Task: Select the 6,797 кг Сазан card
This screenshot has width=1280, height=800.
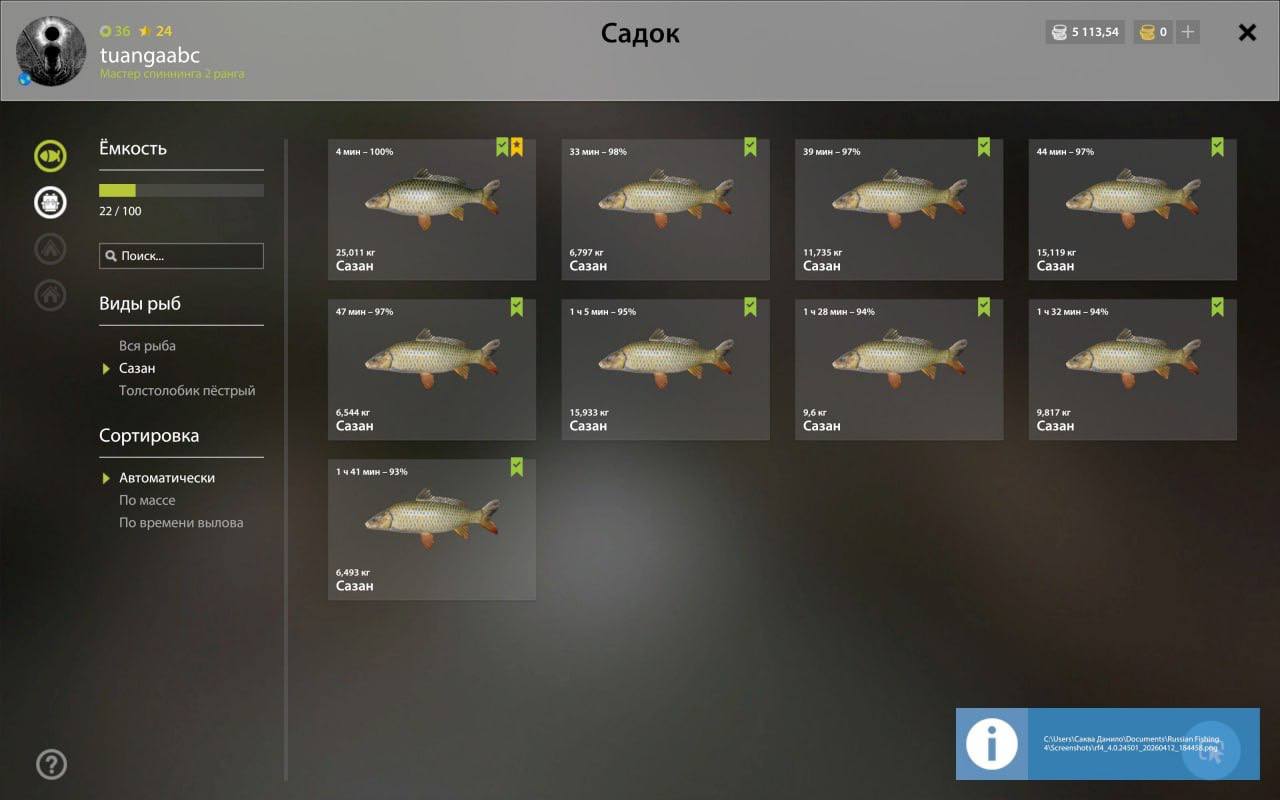Action: 665,209
